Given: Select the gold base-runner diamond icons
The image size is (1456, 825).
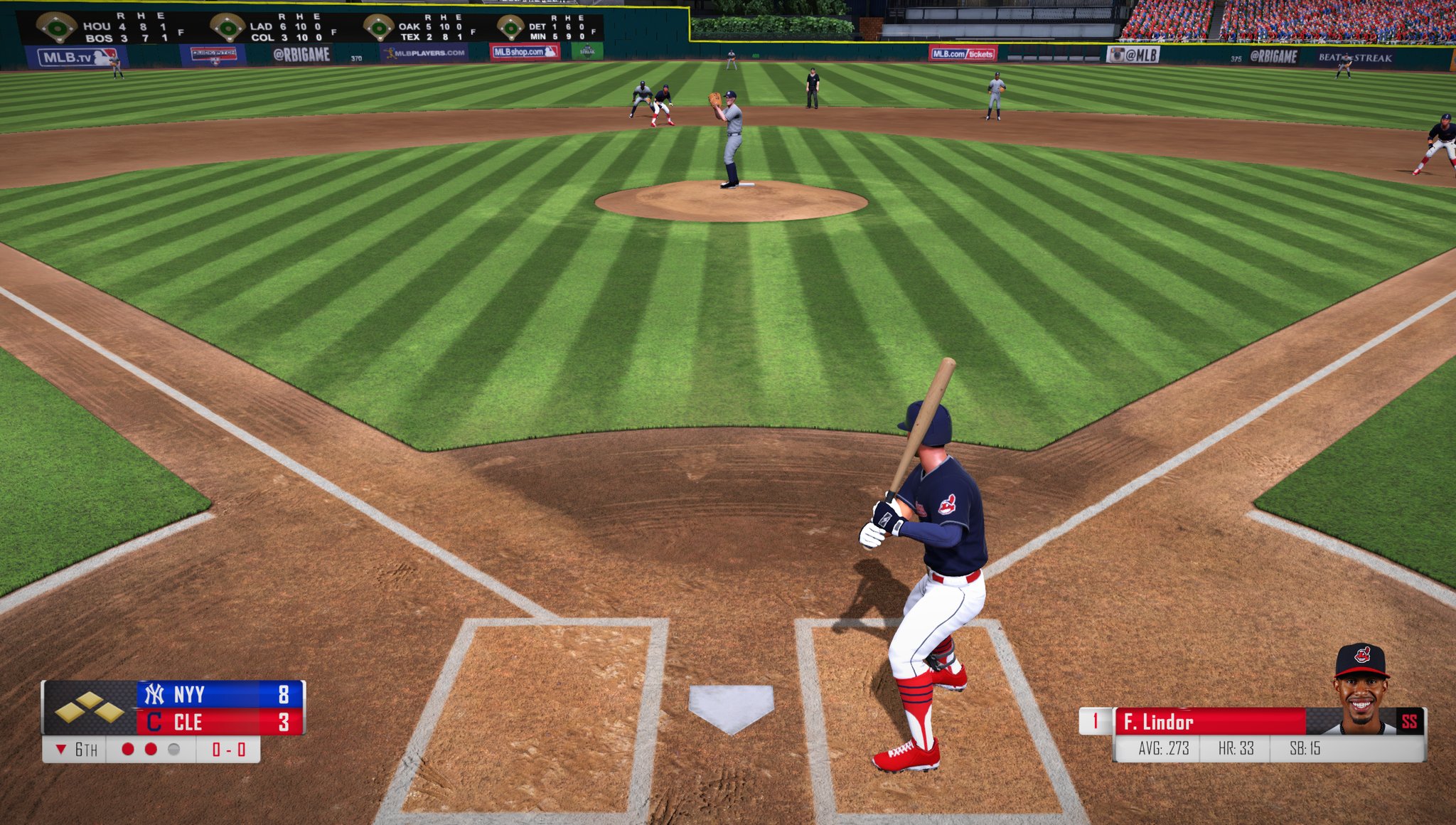Looking at the screenshot, I should [90, 708].
